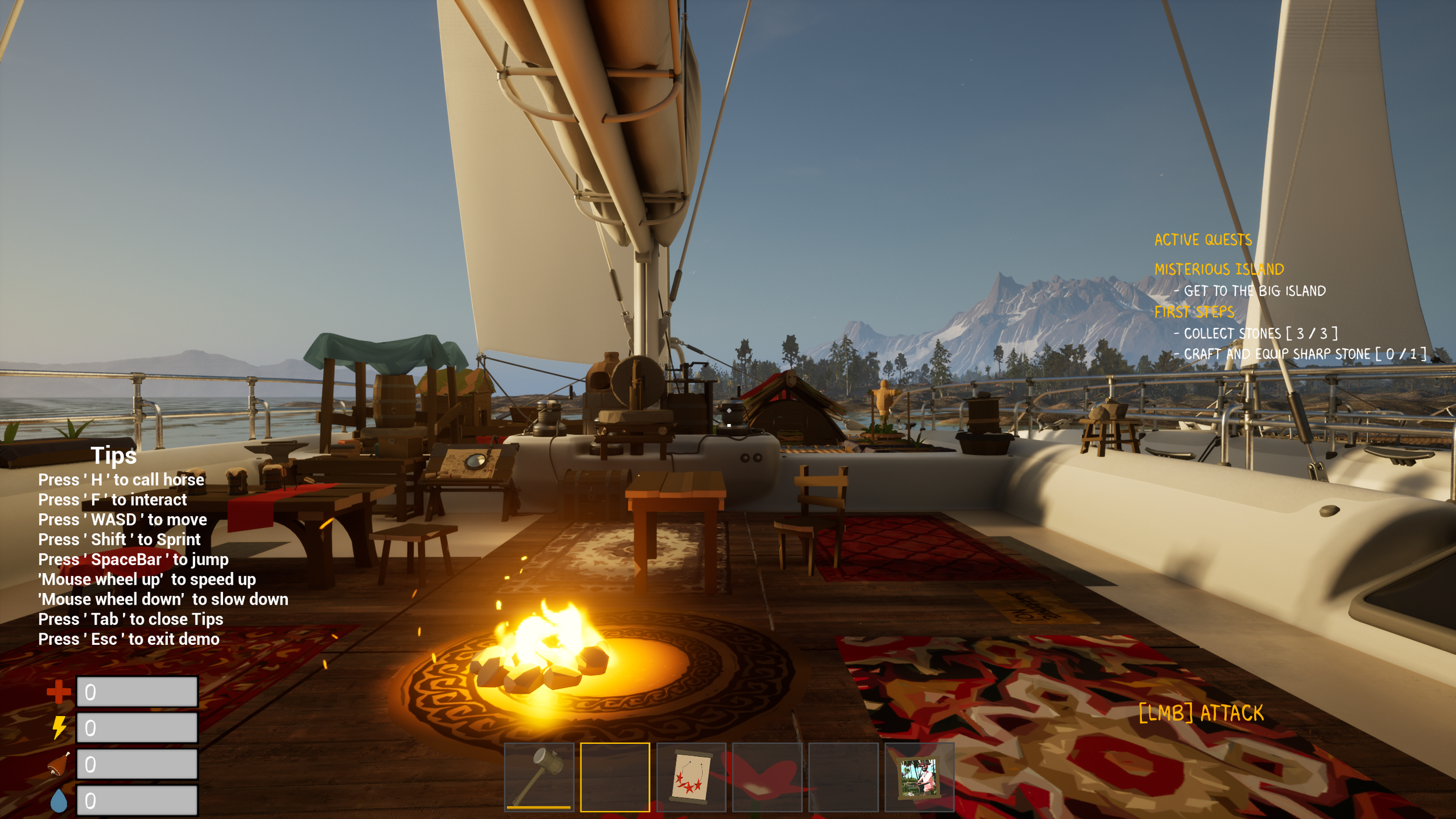Click the Craft and Equip Sharp Stone objective
The image size is (1456, 819).
point(1305,354)
